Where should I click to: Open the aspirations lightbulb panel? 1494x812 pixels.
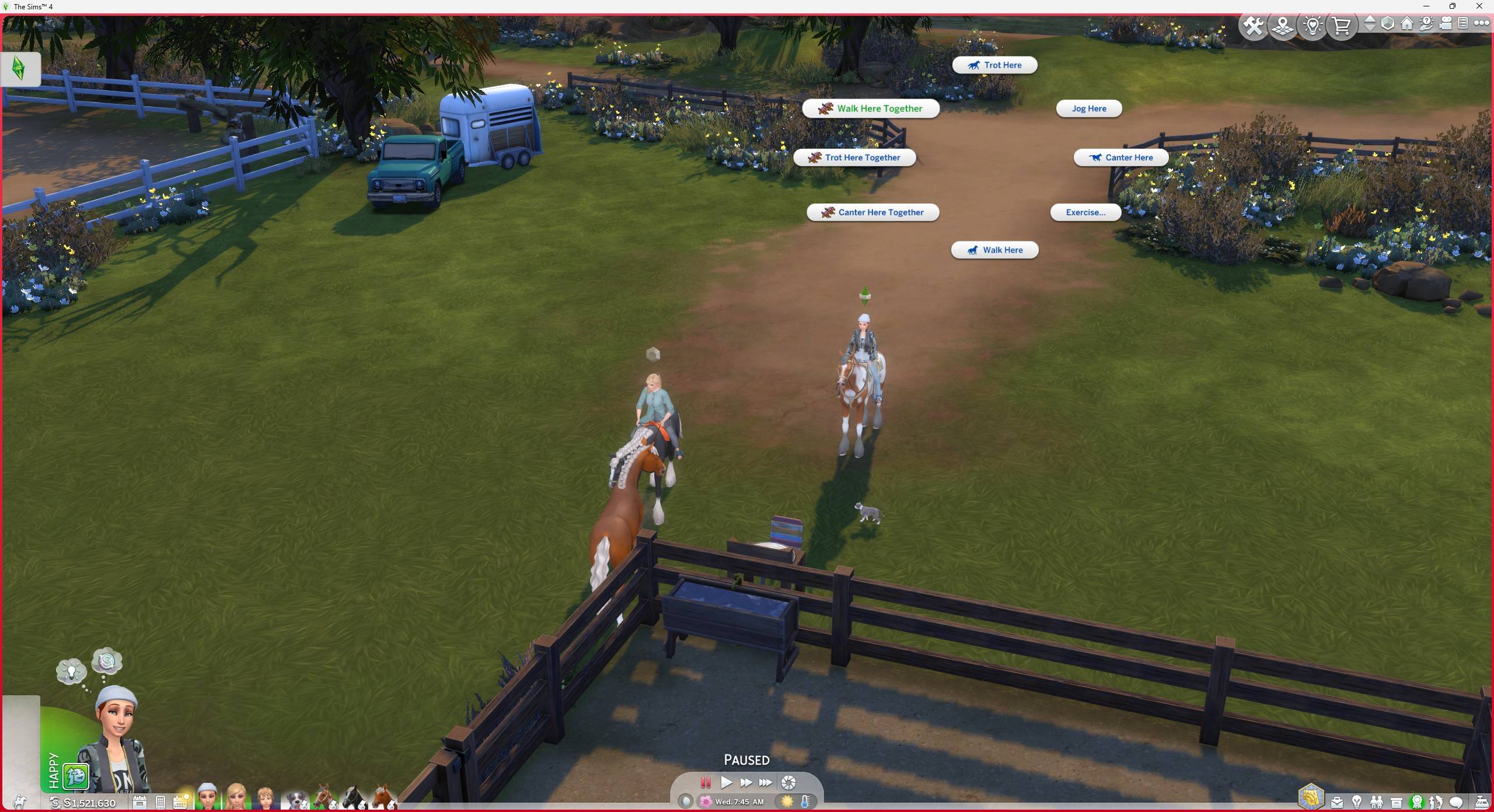(x=1356, y=801)
